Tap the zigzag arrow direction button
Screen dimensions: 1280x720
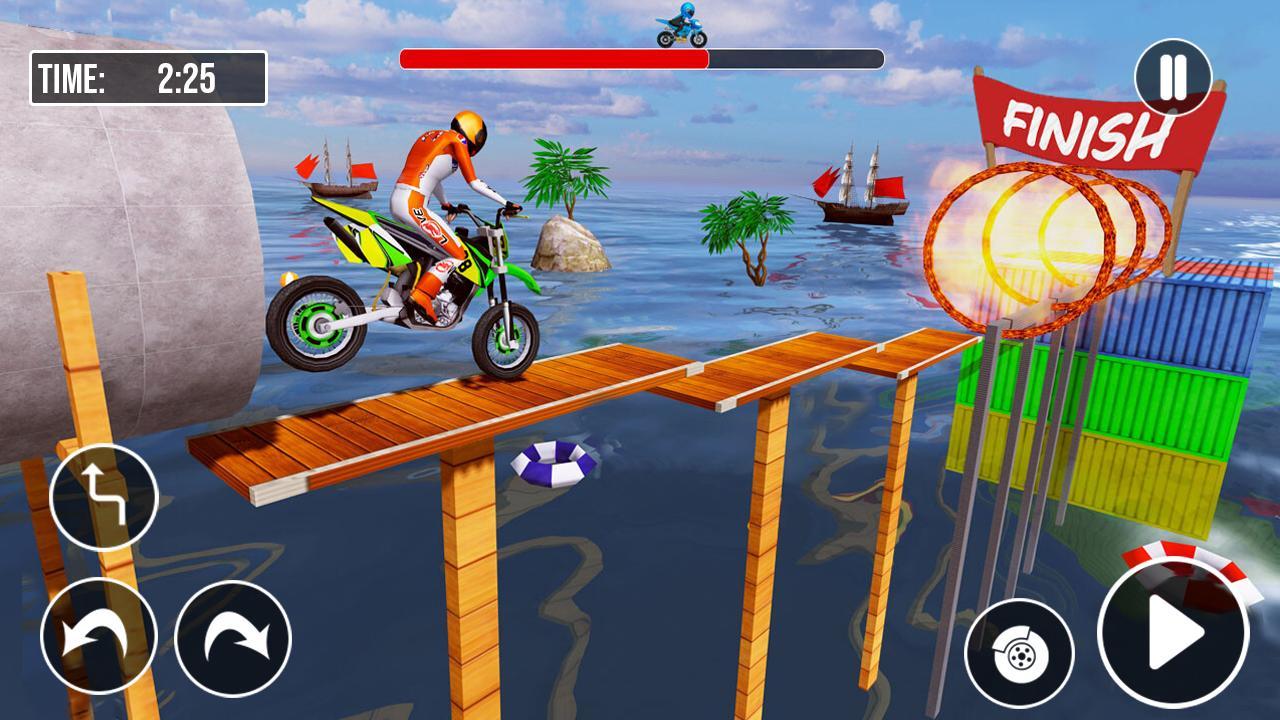(104, 497)
